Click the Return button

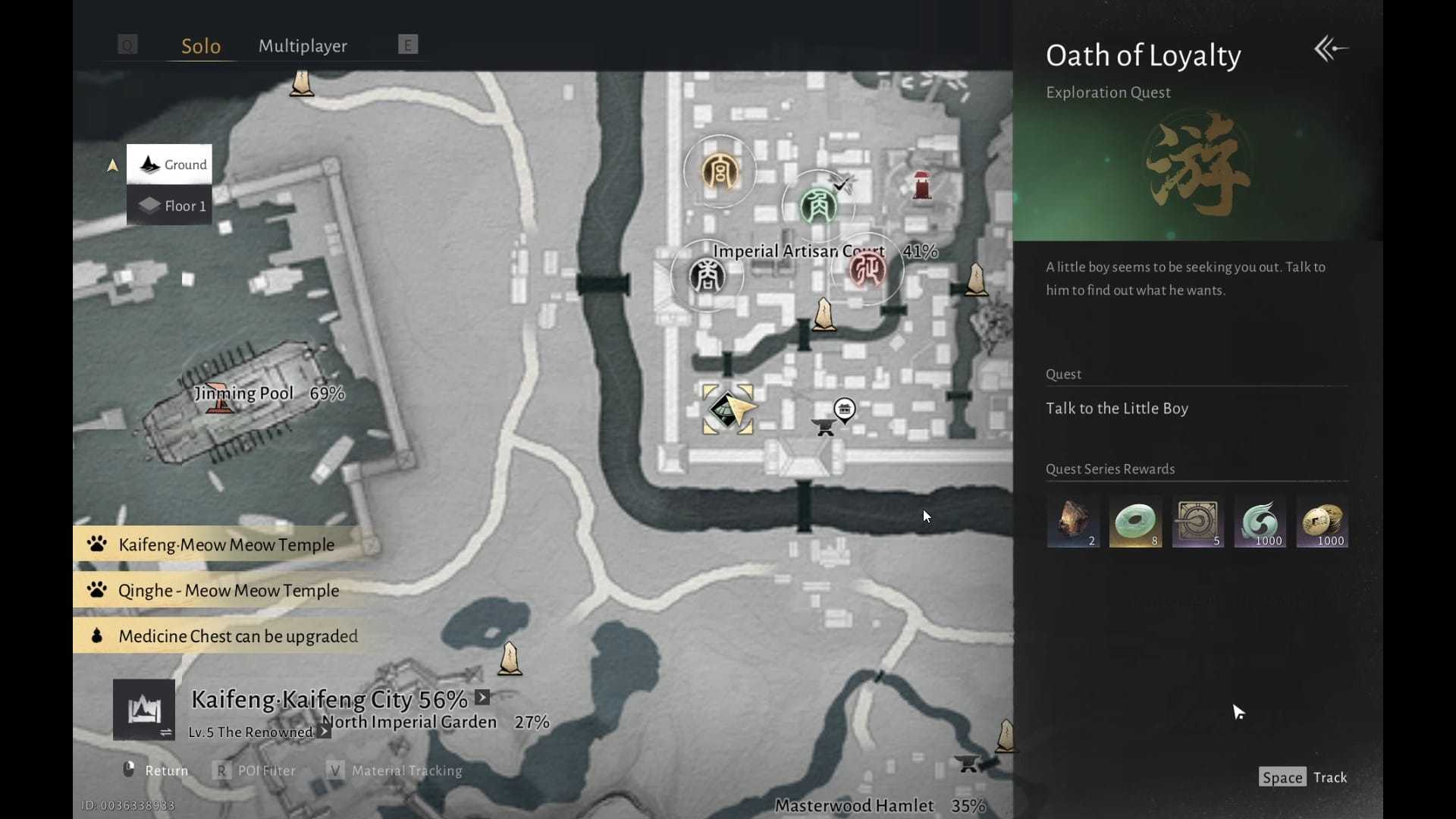156,770
